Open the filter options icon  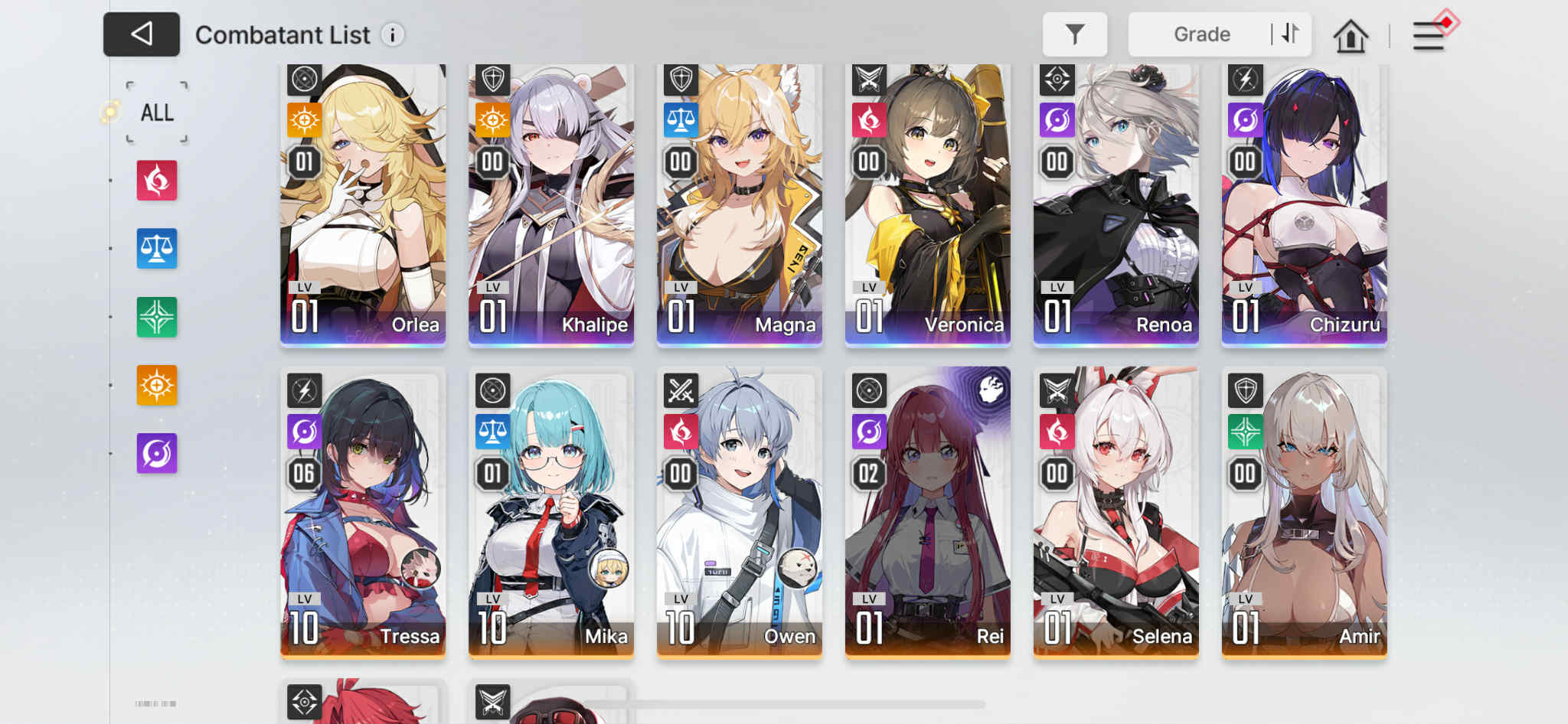click(1075, 34)
